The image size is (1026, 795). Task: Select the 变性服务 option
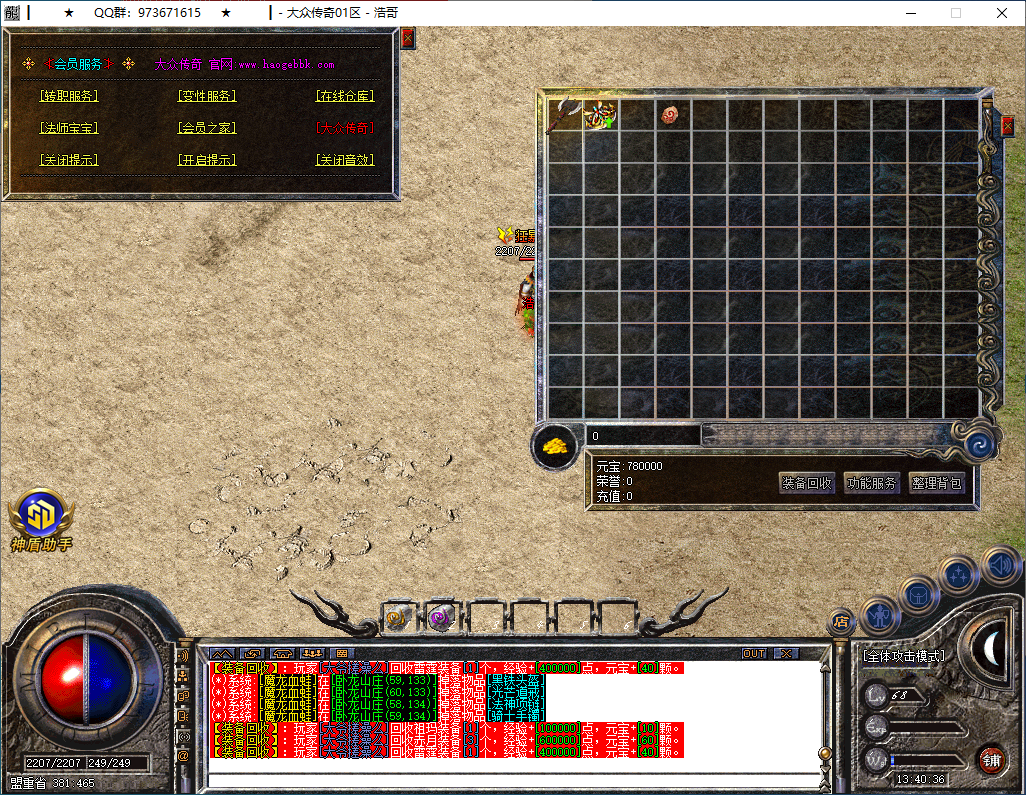tap(207, 96)
